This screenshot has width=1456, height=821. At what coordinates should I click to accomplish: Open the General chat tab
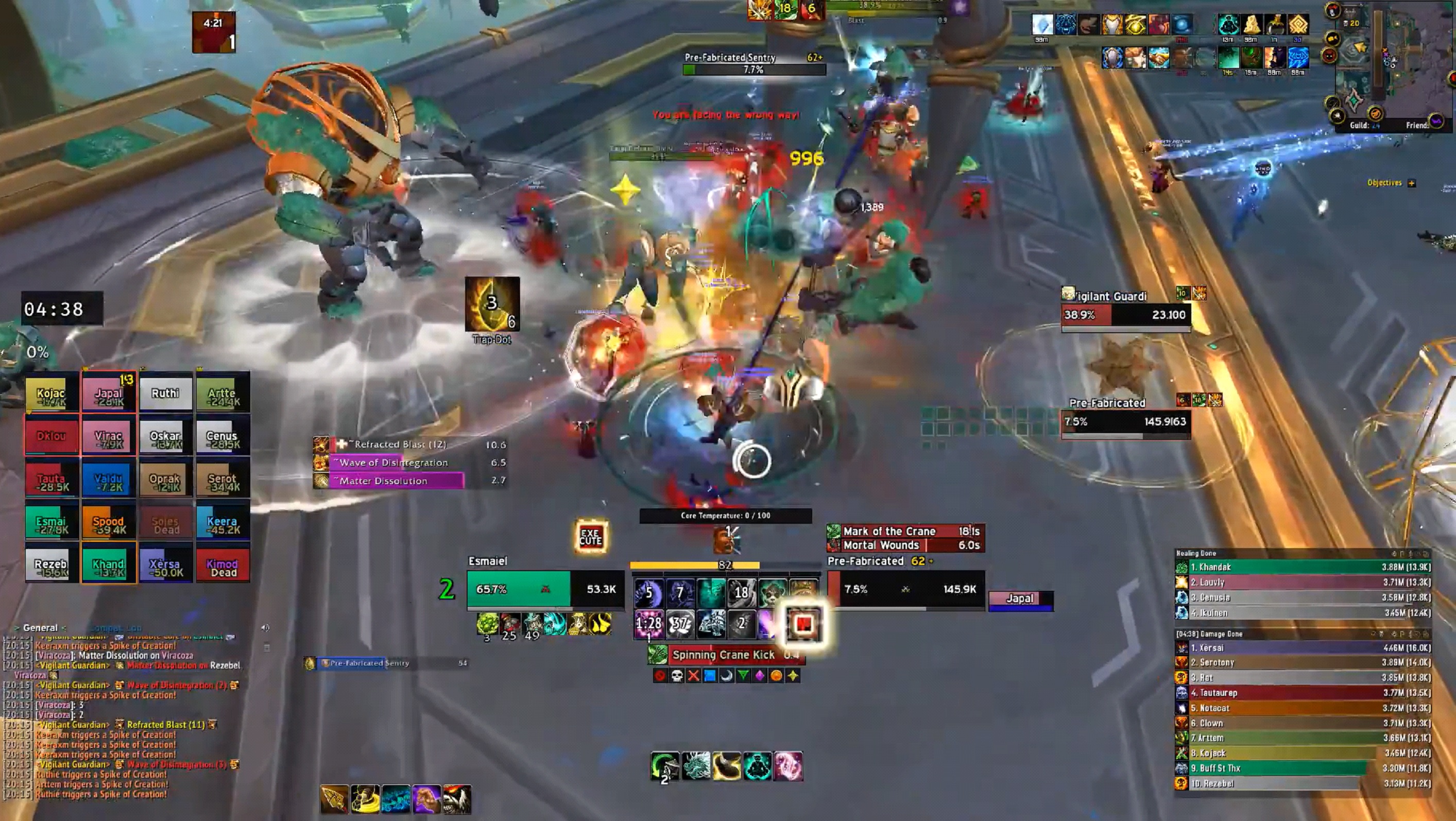(x=40, y=628)
